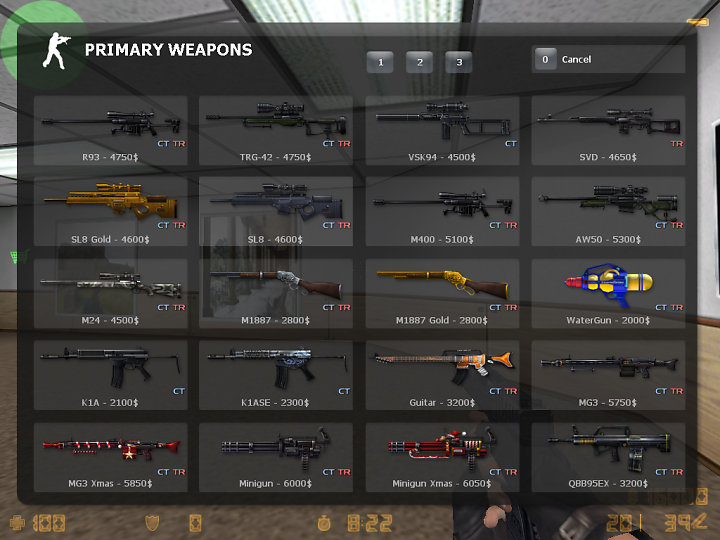Image resolution: width=720 pixels, height=540 pixels.
Task: Select the MG3 Xmas weapon
Action: (111, 458)
